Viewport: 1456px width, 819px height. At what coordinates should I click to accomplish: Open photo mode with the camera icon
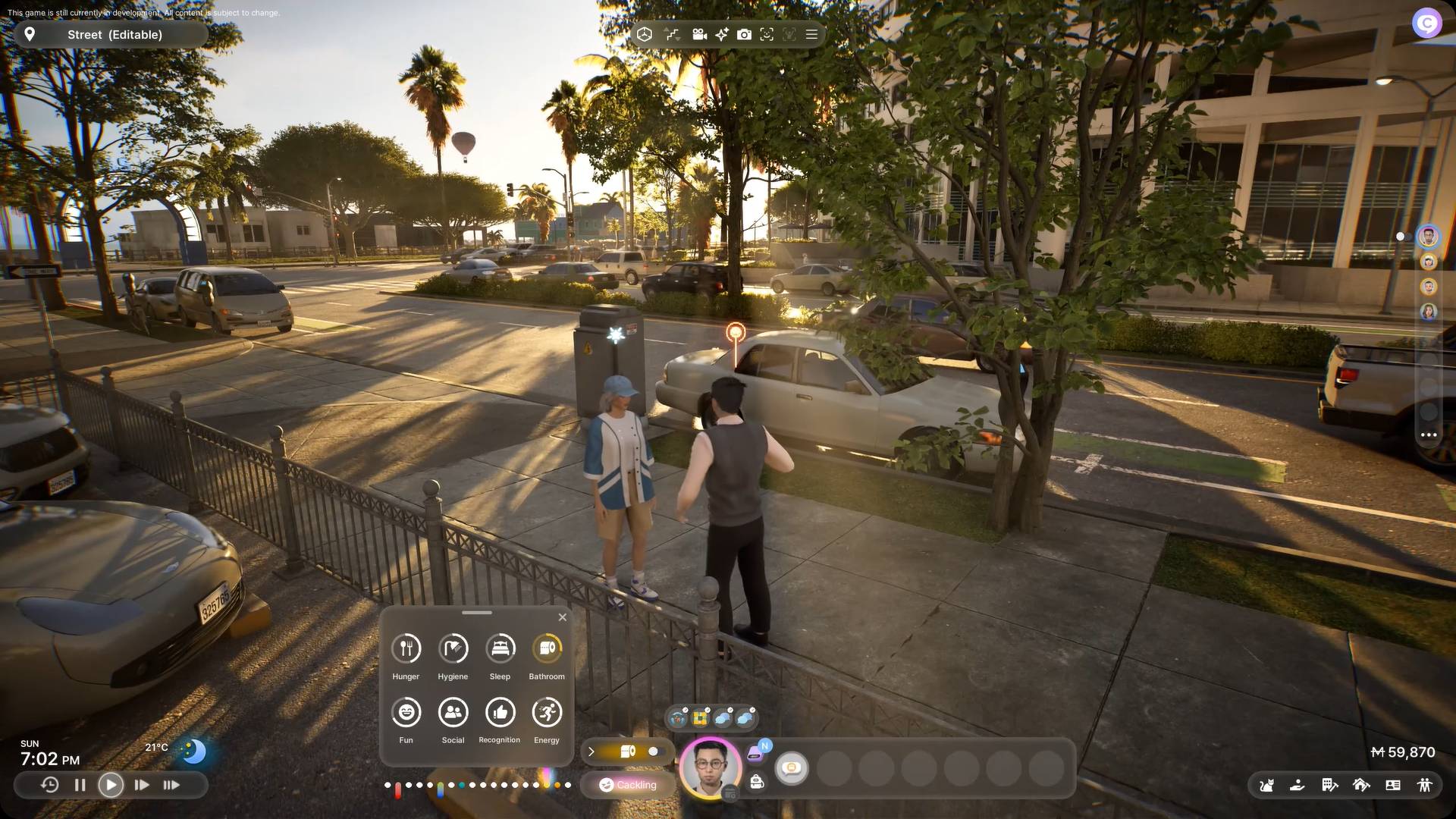744,34
